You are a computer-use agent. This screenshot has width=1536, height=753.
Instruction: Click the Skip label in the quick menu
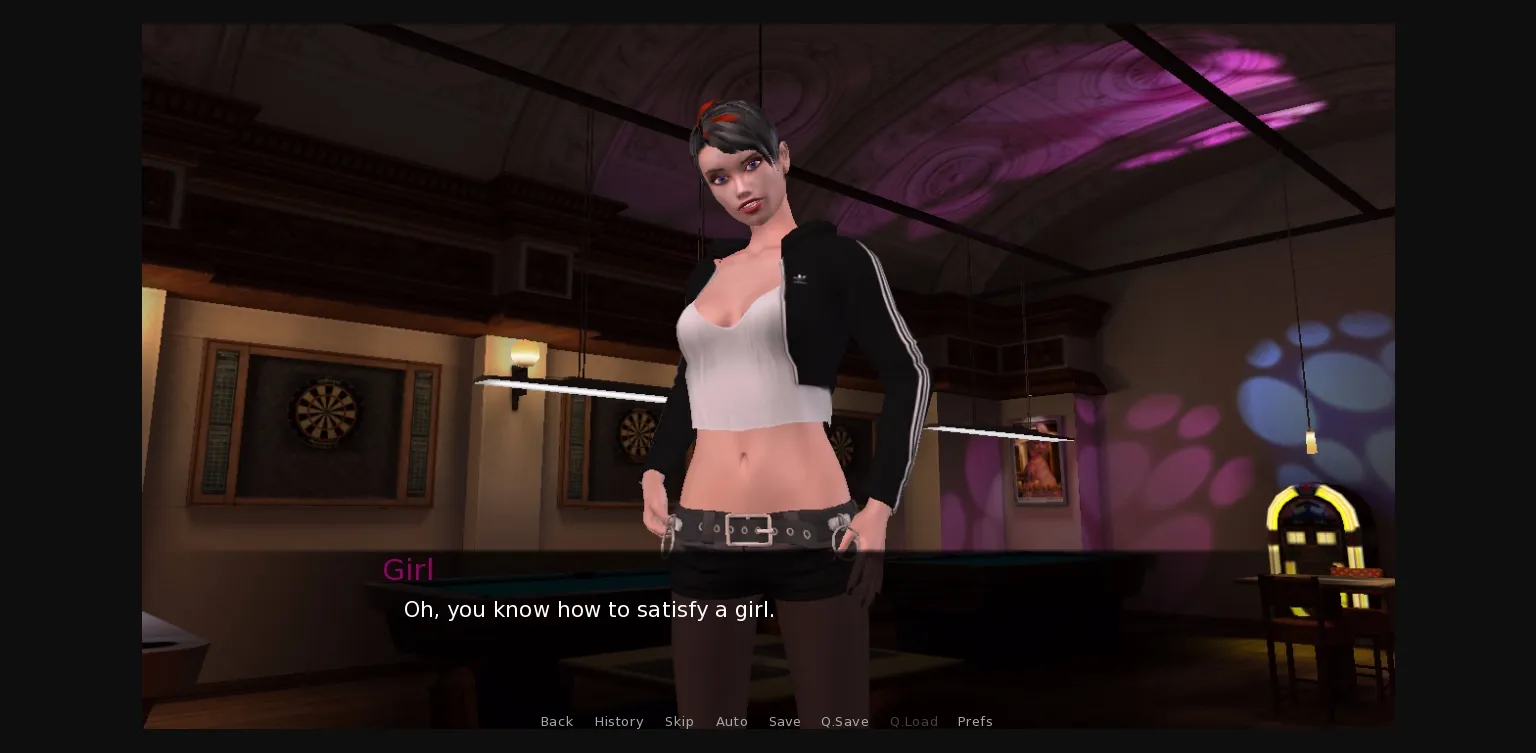[x=679, y=721]
